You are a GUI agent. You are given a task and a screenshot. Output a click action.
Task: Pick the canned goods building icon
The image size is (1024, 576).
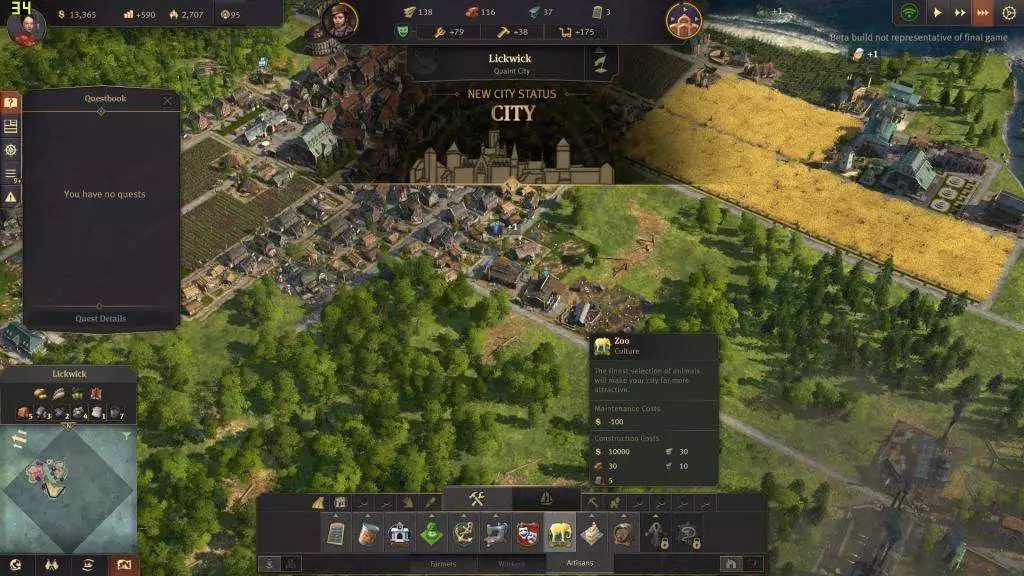(x=368, y=533)
